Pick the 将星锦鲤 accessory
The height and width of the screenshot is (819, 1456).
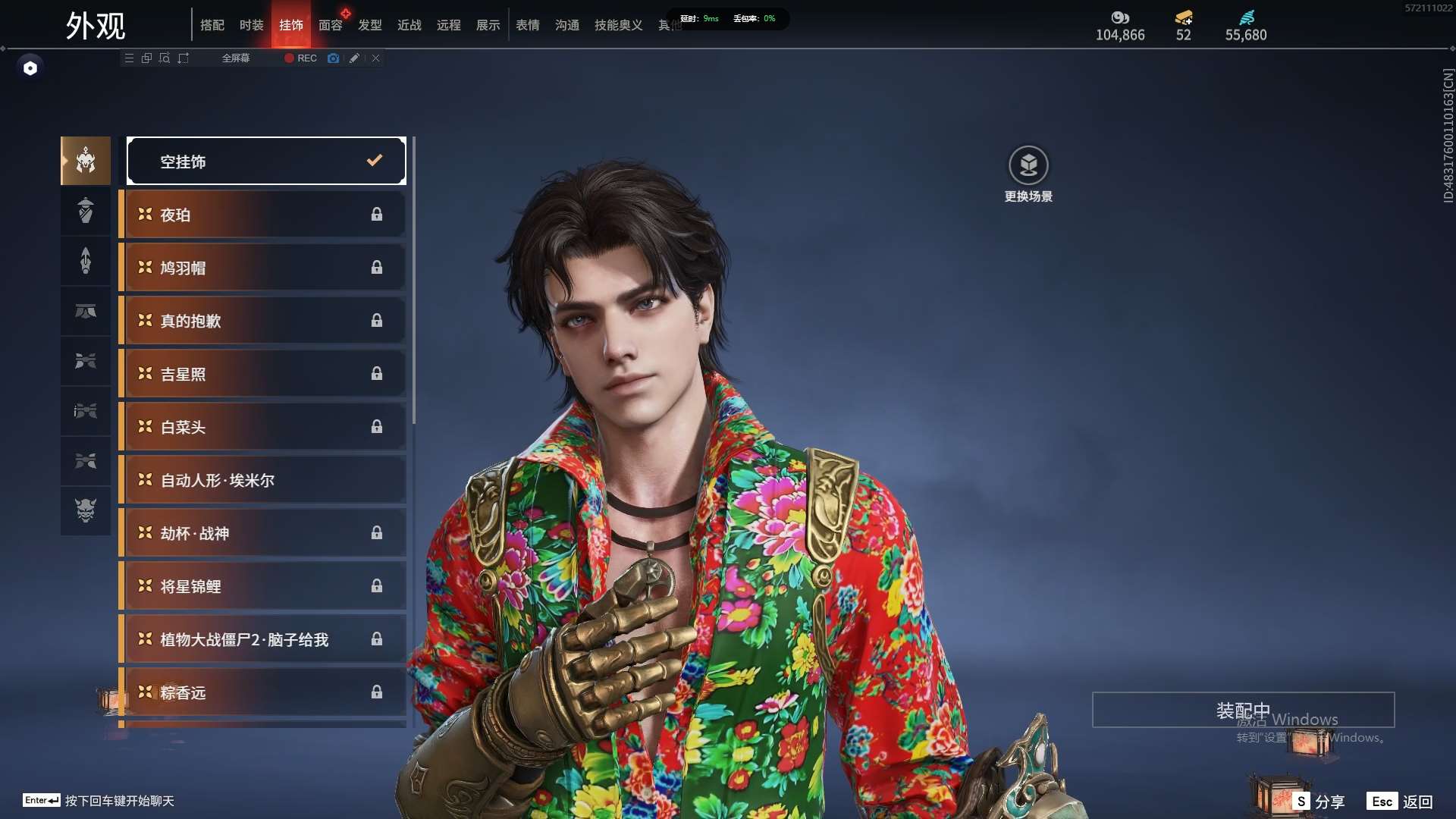[262, 586]
